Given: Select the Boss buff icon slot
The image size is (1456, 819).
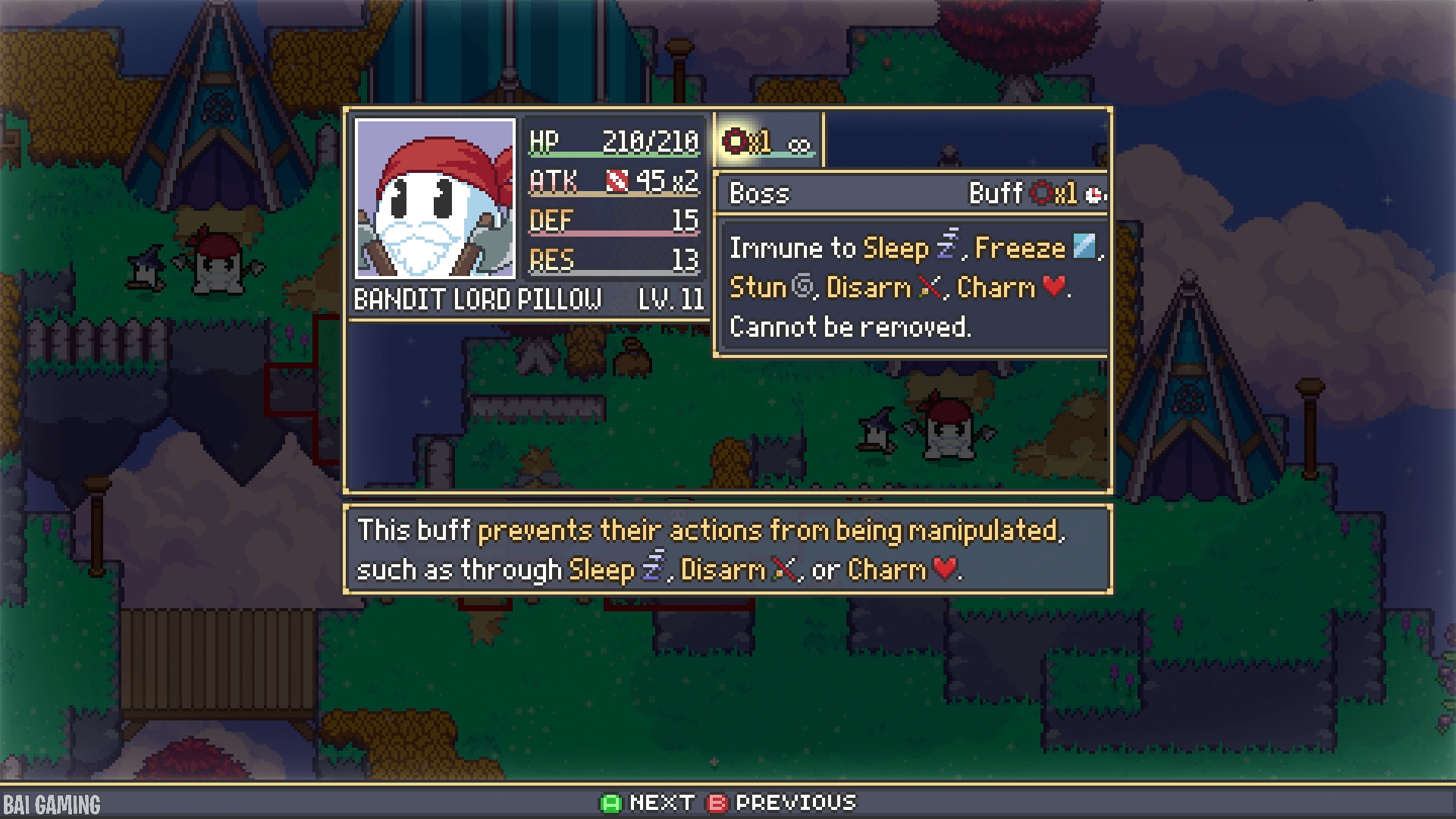Looking at the screenshot, I should point(767,142).
